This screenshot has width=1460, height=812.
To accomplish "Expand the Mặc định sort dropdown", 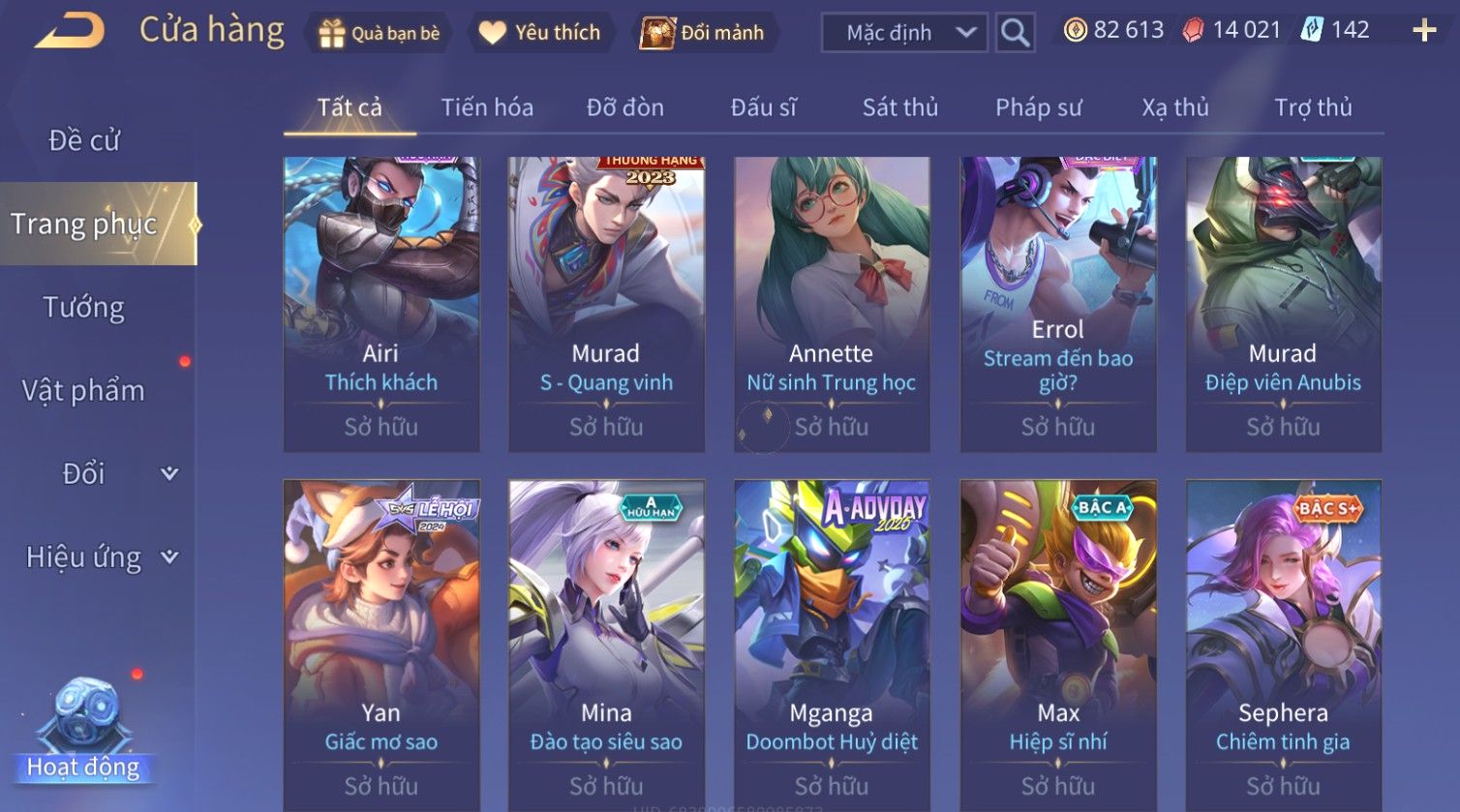I will 904,33.
